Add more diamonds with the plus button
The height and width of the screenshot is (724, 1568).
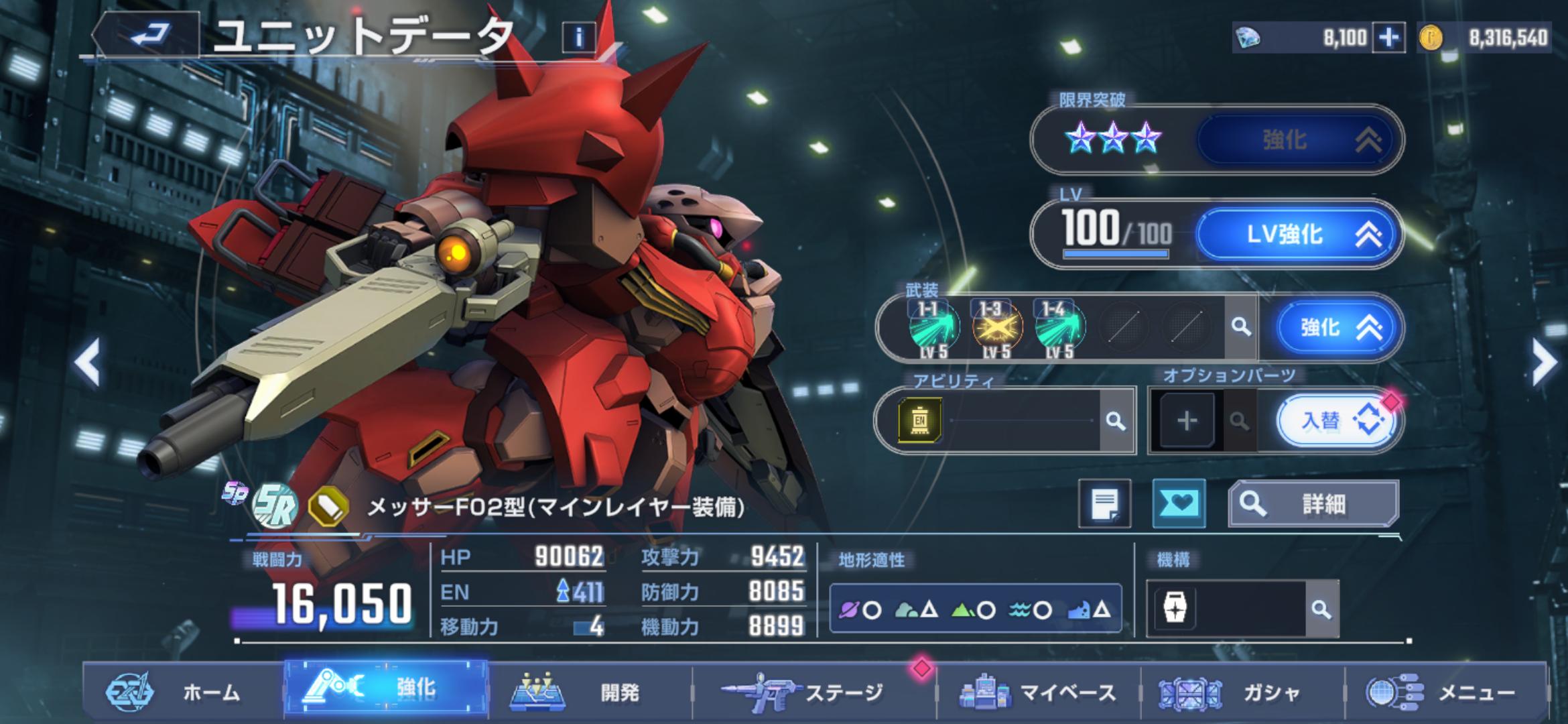(x=1388, y=38)
